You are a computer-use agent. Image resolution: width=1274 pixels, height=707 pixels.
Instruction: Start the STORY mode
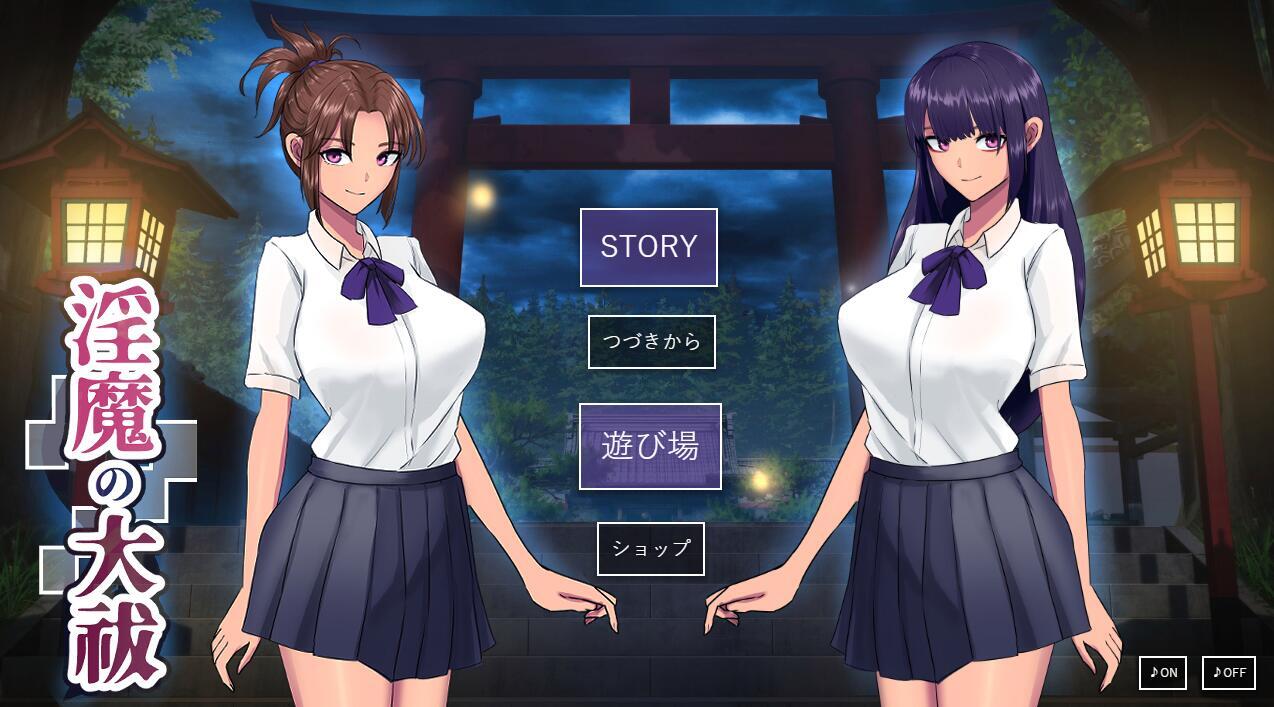coord(648,247)
